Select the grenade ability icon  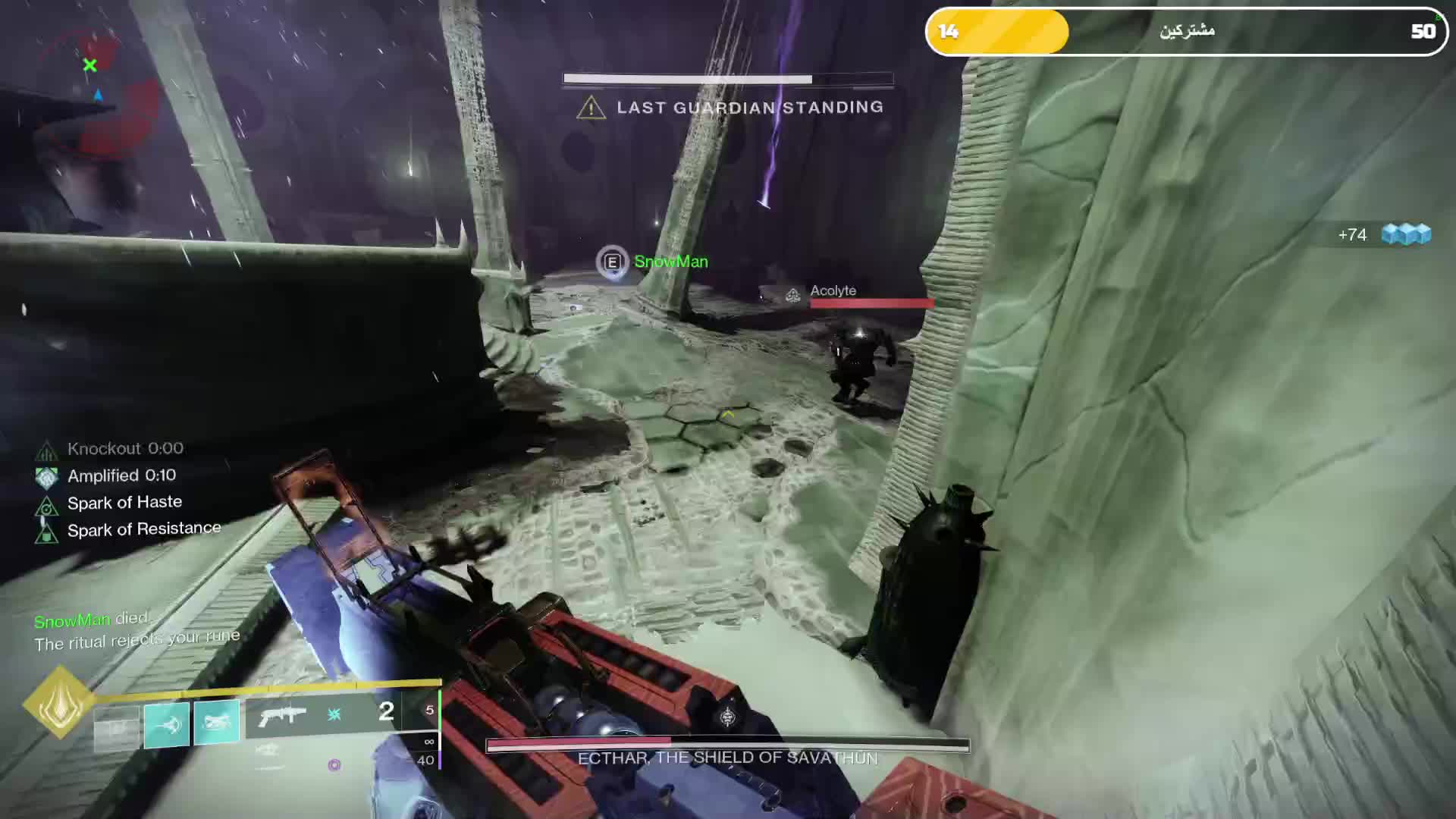(x=167, y=725)
